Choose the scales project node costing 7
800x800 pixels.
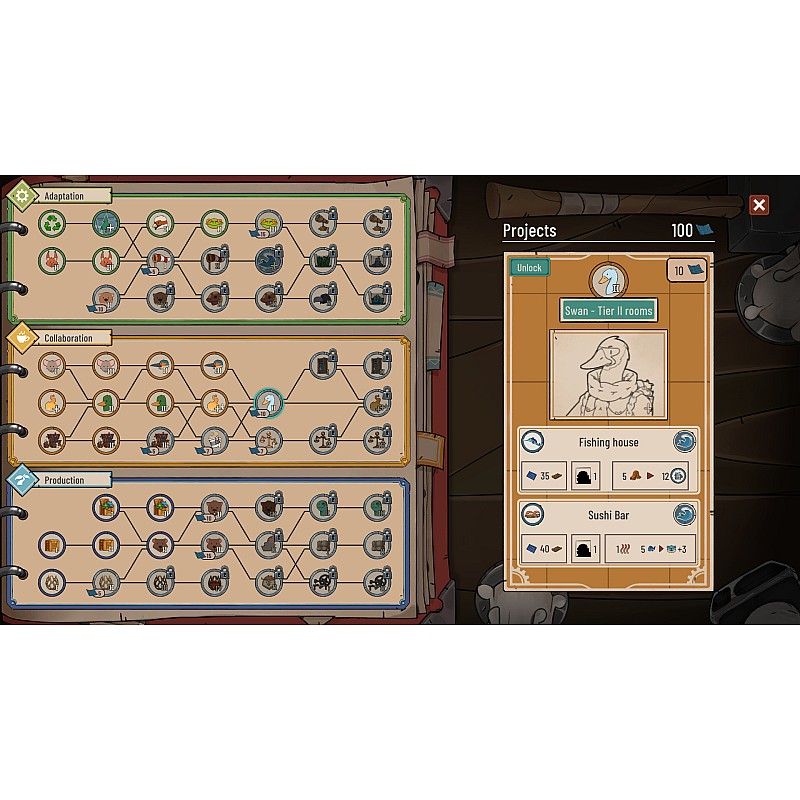click(x=268, y=439)
